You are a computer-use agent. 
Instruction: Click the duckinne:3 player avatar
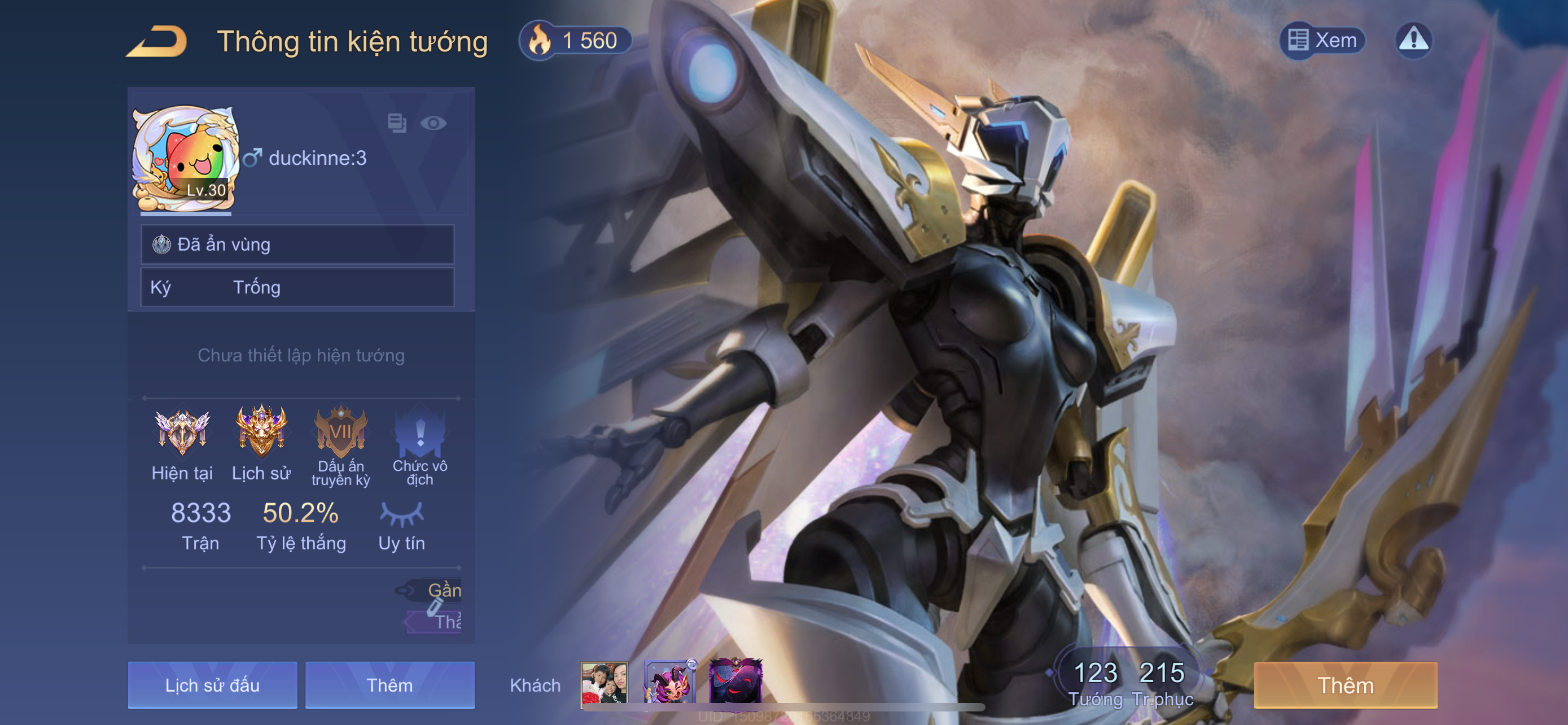[185, 158]
